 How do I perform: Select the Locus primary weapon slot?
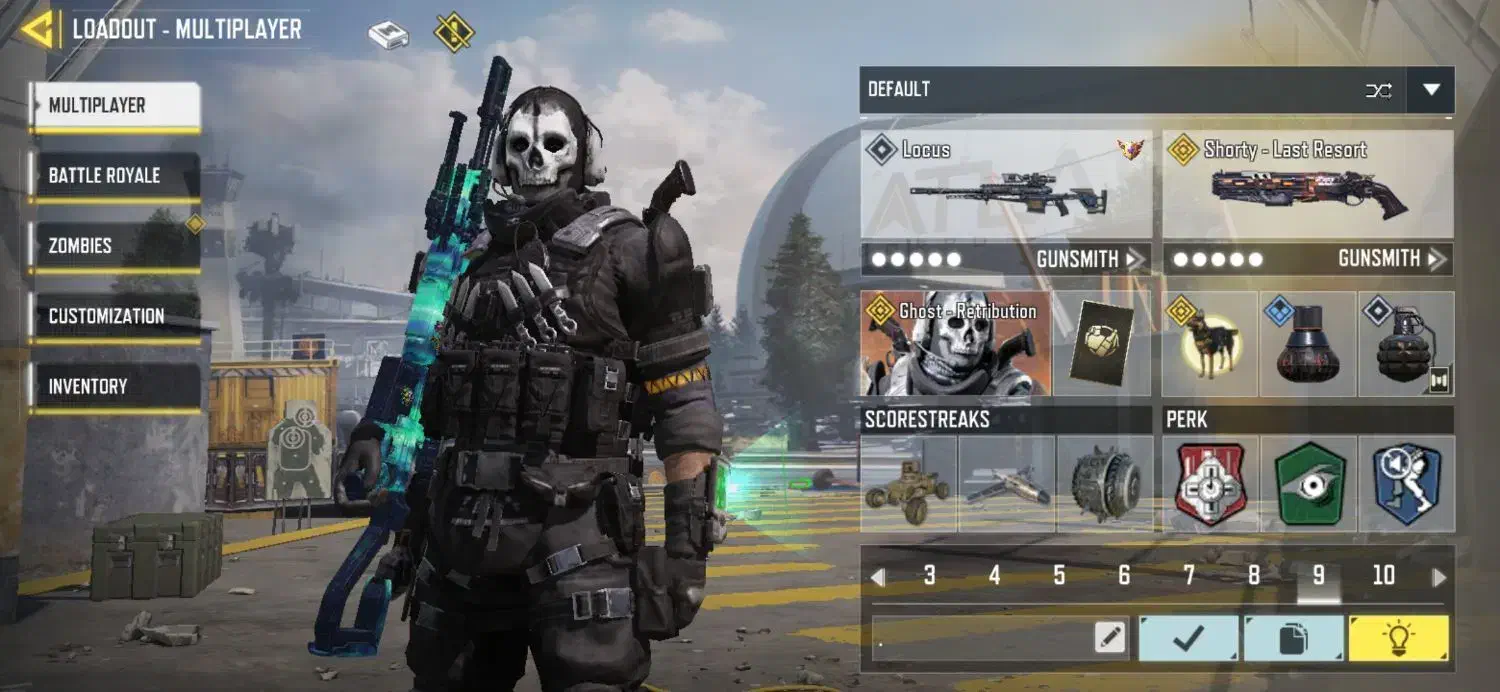click(1006, 184)
